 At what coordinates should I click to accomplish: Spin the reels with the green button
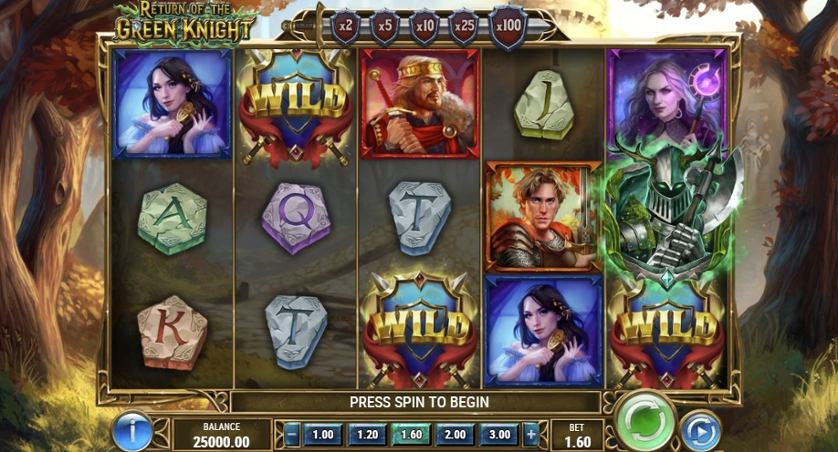click(645, 423)
